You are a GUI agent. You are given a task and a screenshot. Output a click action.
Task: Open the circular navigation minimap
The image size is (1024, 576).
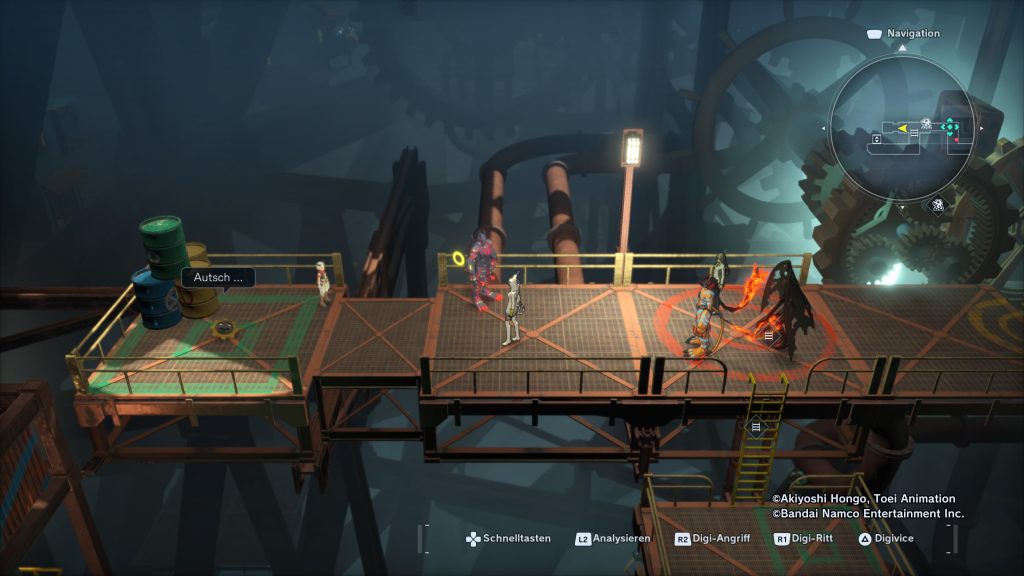[x=902, y=126]
